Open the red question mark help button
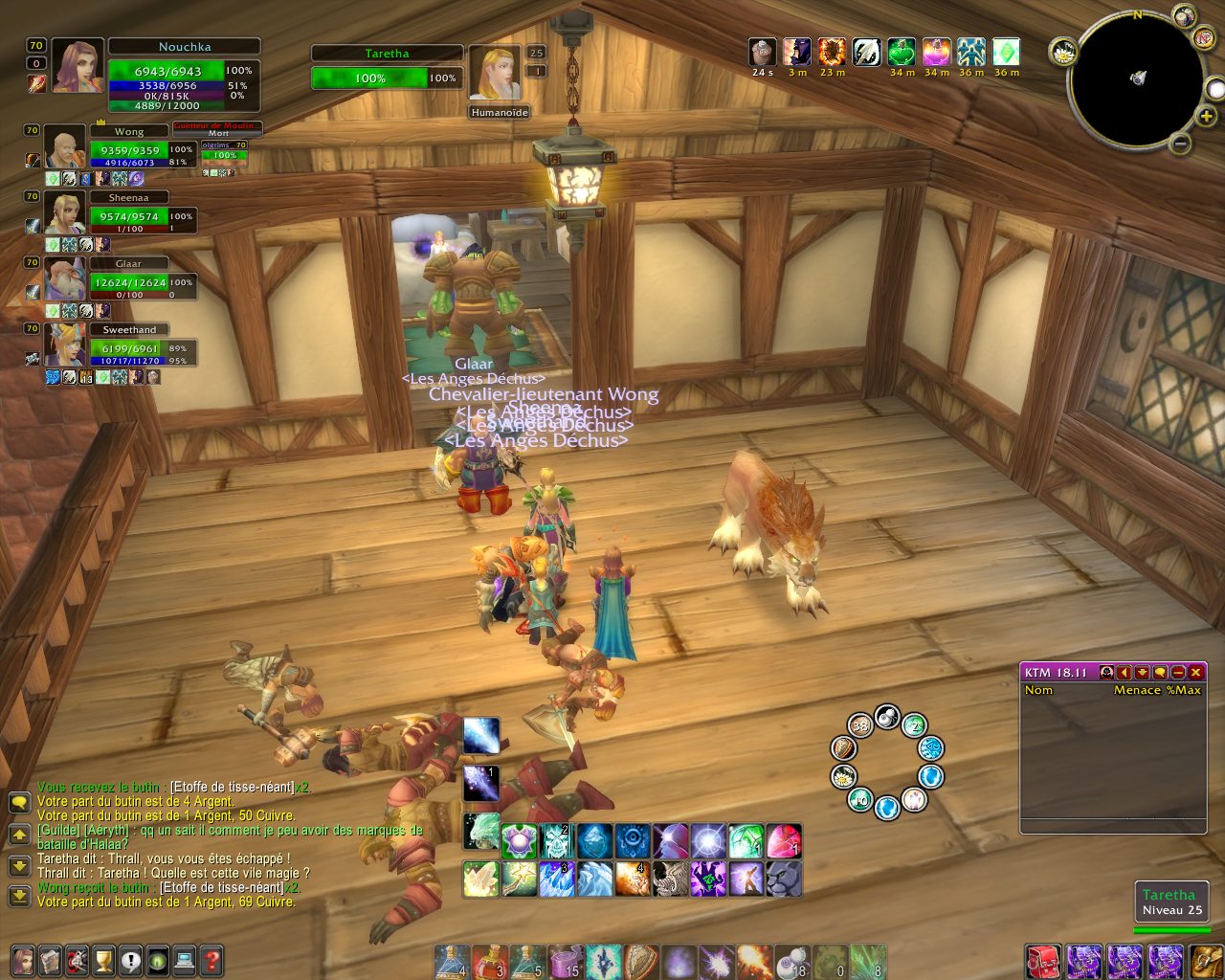1225x980 pixels. (212, 959)
